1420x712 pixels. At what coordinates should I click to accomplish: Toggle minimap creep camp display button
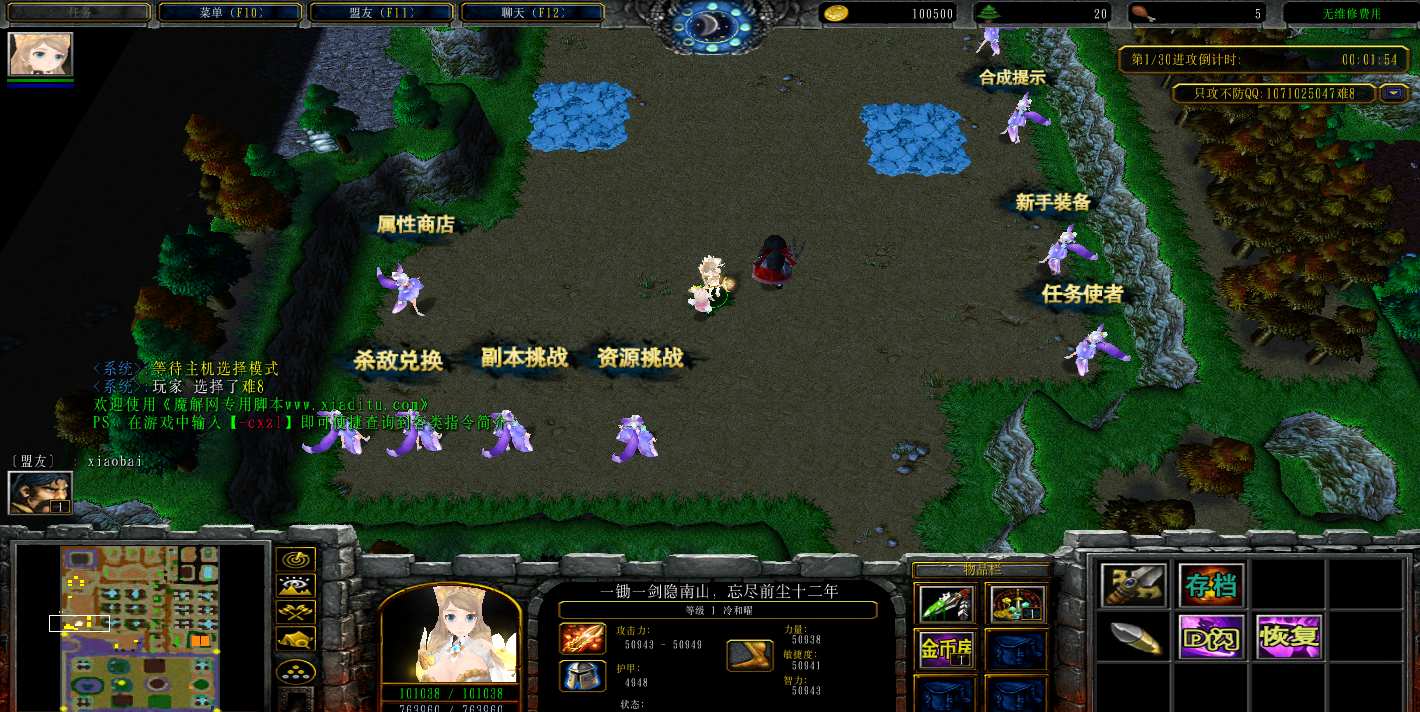[x=296, y=639]
